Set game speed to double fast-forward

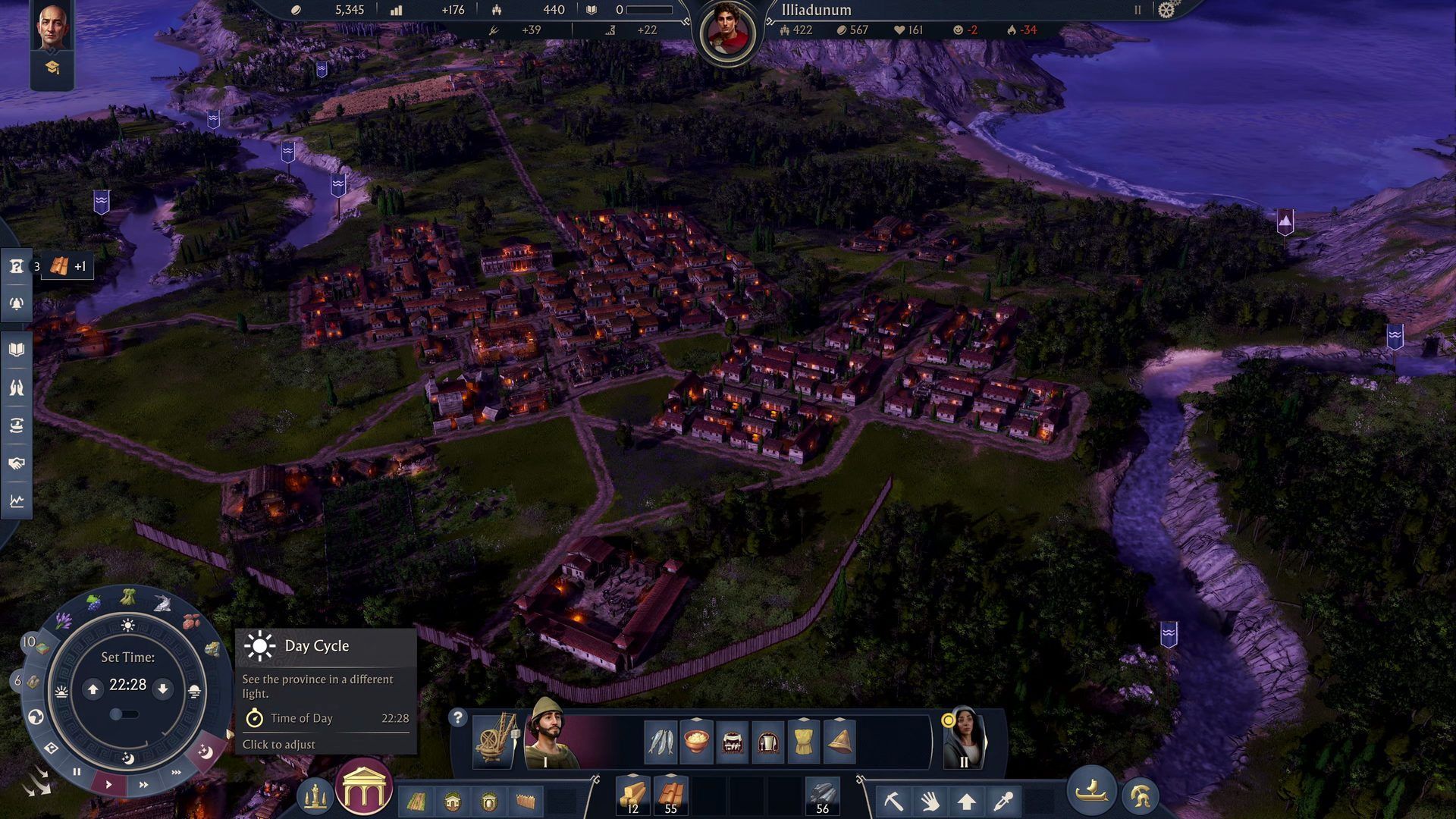(143, 785)
